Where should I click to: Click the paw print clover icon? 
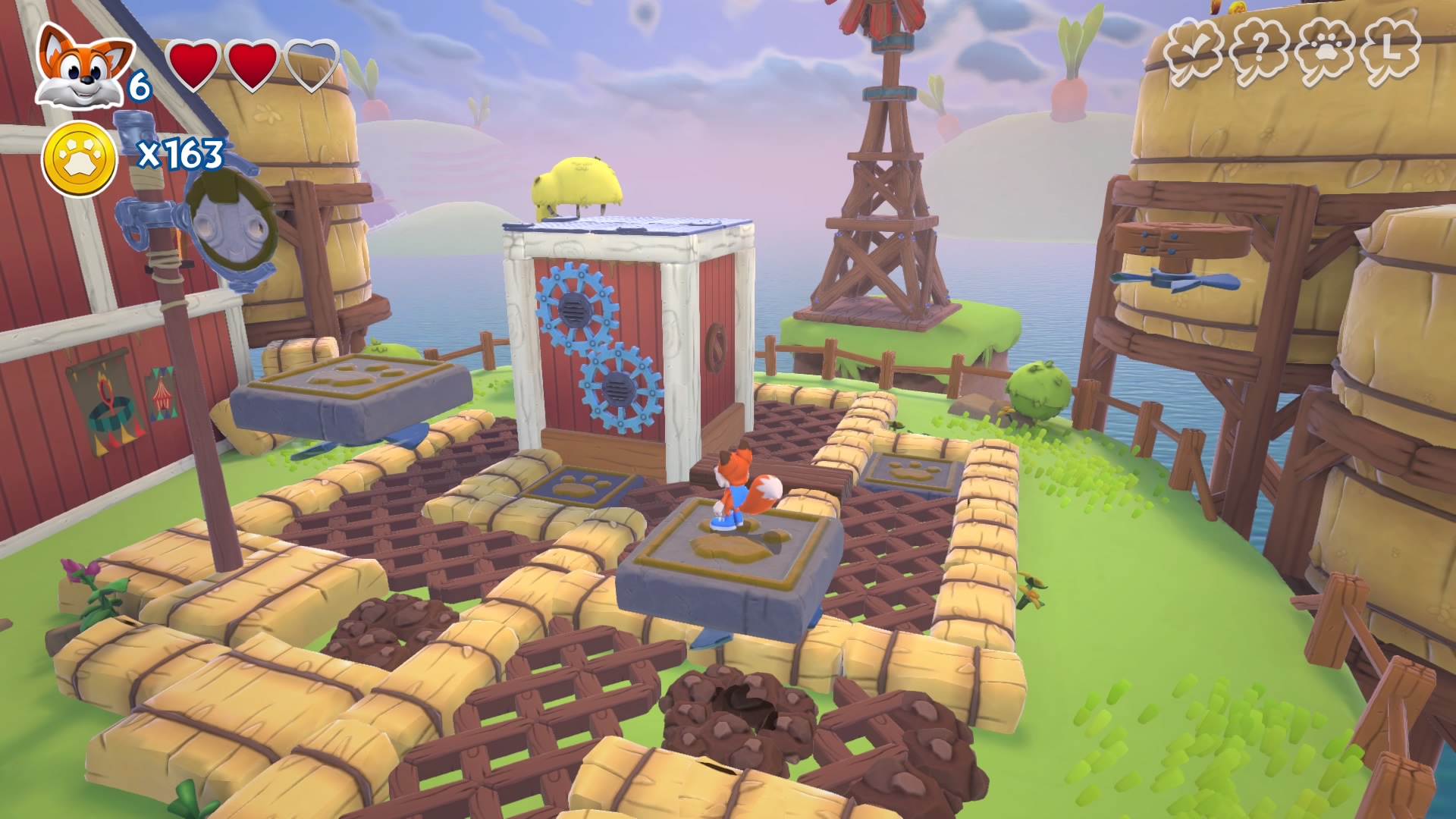(x=1324, y=51)
